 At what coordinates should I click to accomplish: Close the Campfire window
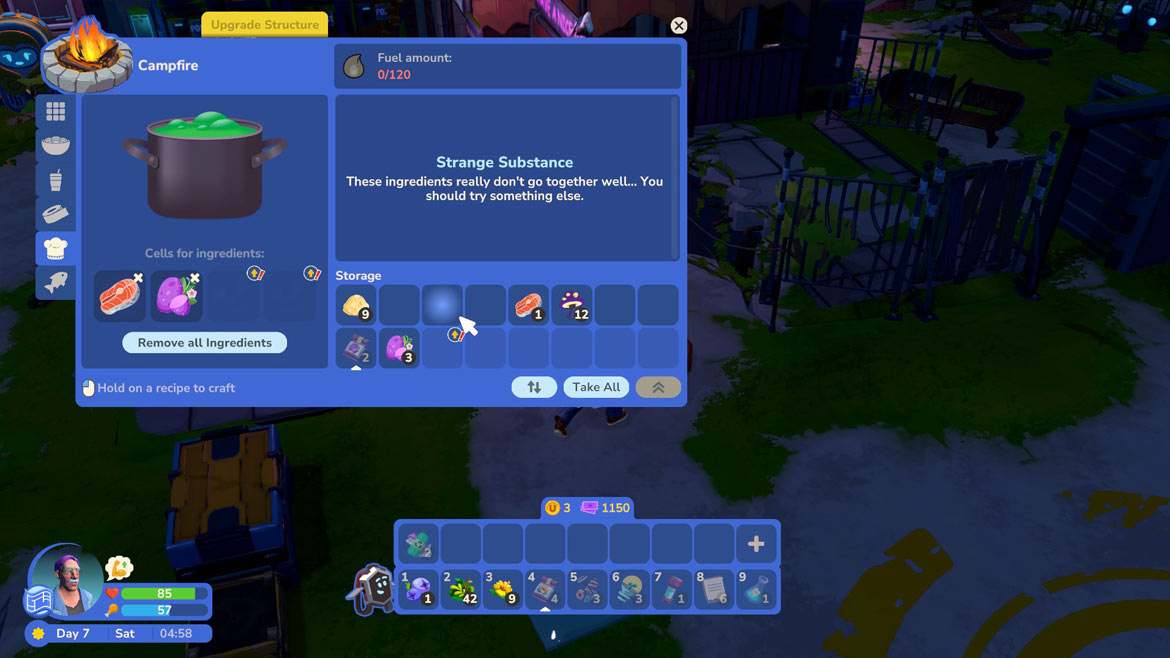679,26
